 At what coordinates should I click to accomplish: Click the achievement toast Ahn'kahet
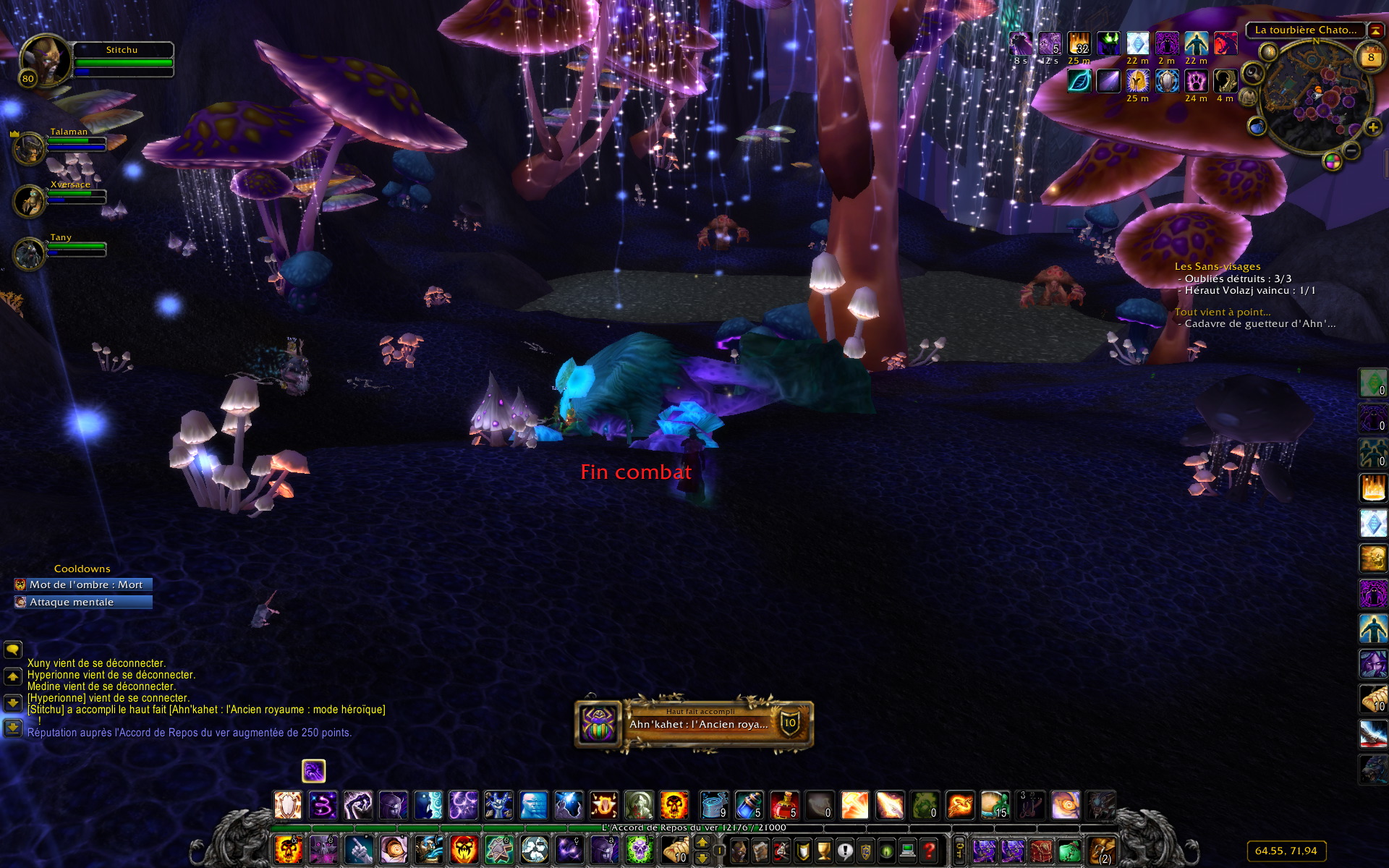(x=694, y=723)
